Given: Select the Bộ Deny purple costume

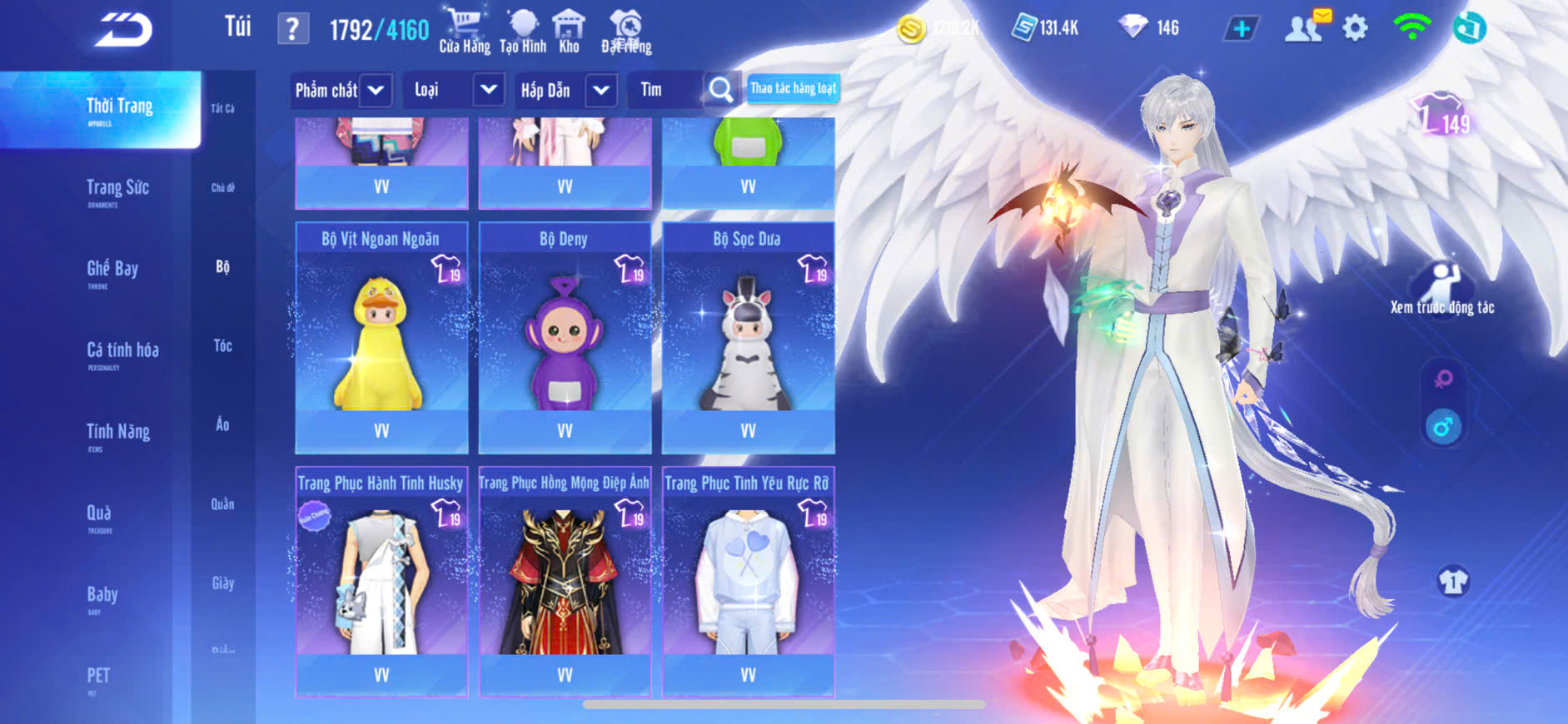Looking at the screenshot, I should [x=565, y=337].
